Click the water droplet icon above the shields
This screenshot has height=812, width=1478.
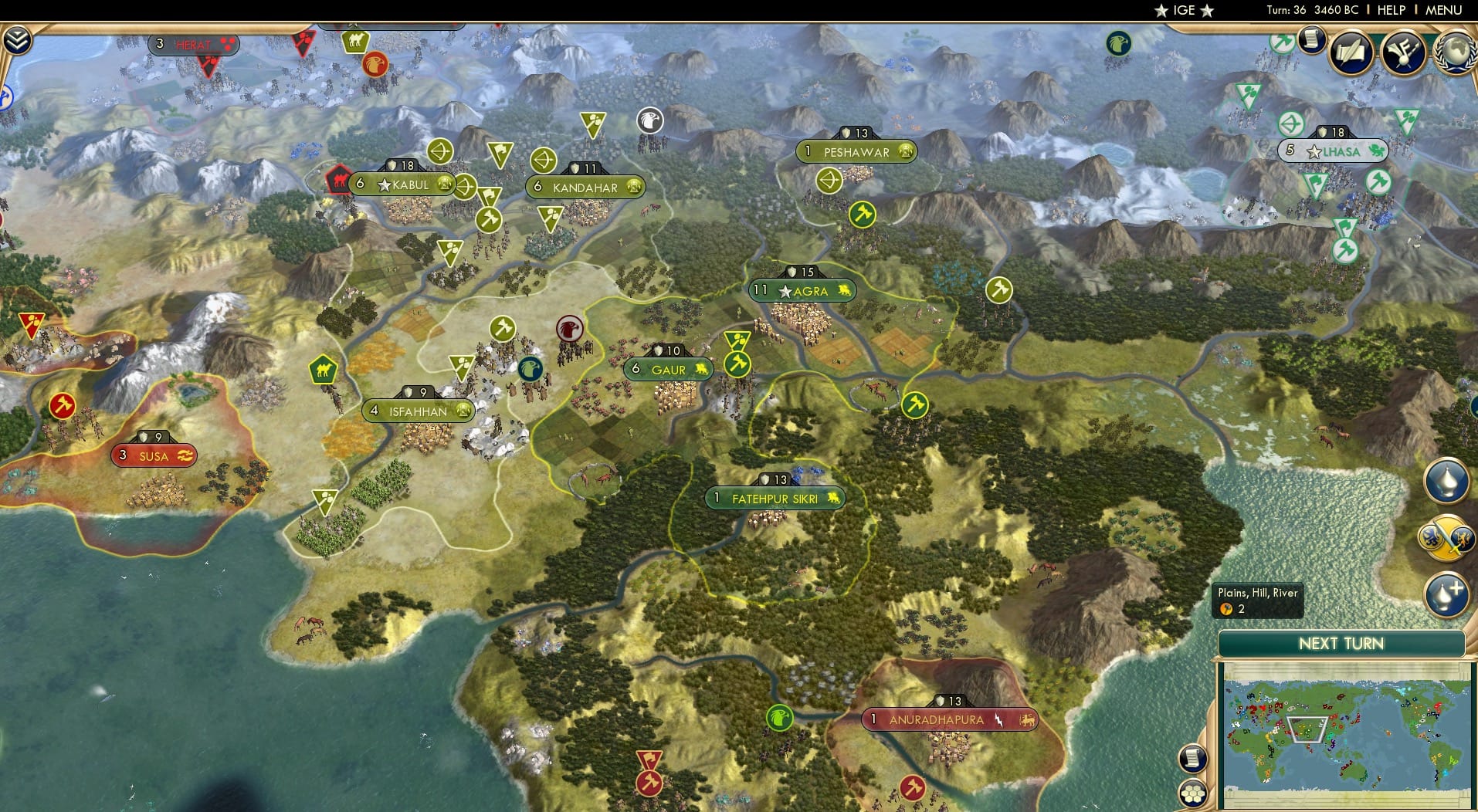(x=1447, y=480)
